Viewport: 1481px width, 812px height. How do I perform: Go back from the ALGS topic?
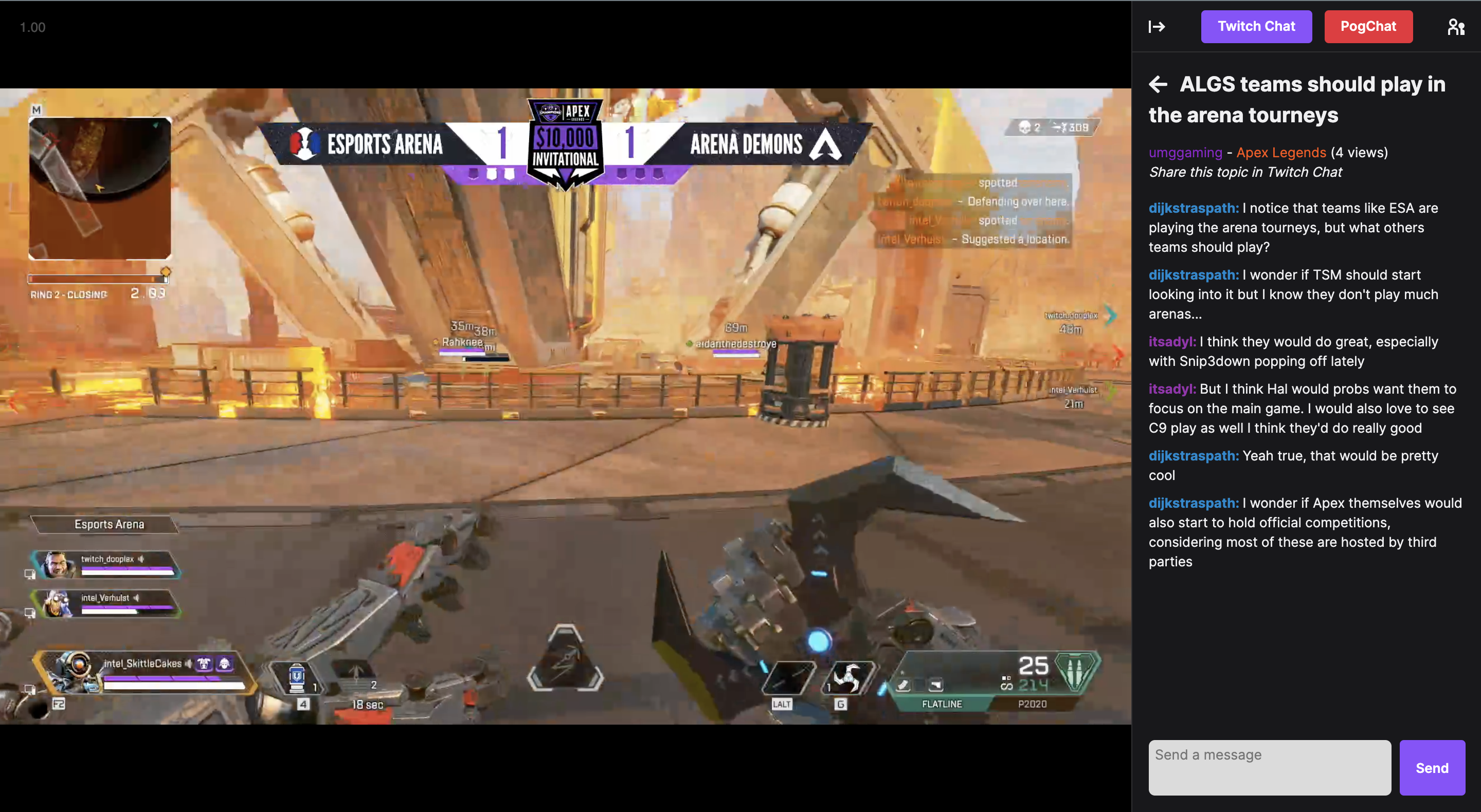pyautogui.click(x=1158, y=84)
